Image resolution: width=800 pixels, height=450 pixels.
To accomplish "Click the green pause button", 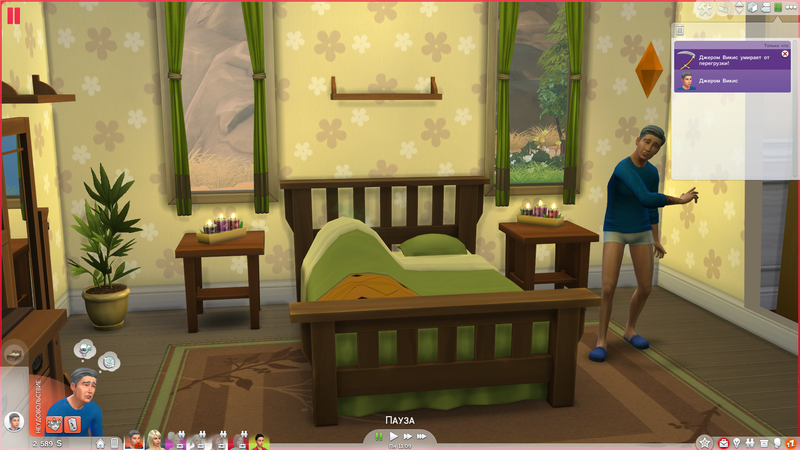I will (378, 437).
